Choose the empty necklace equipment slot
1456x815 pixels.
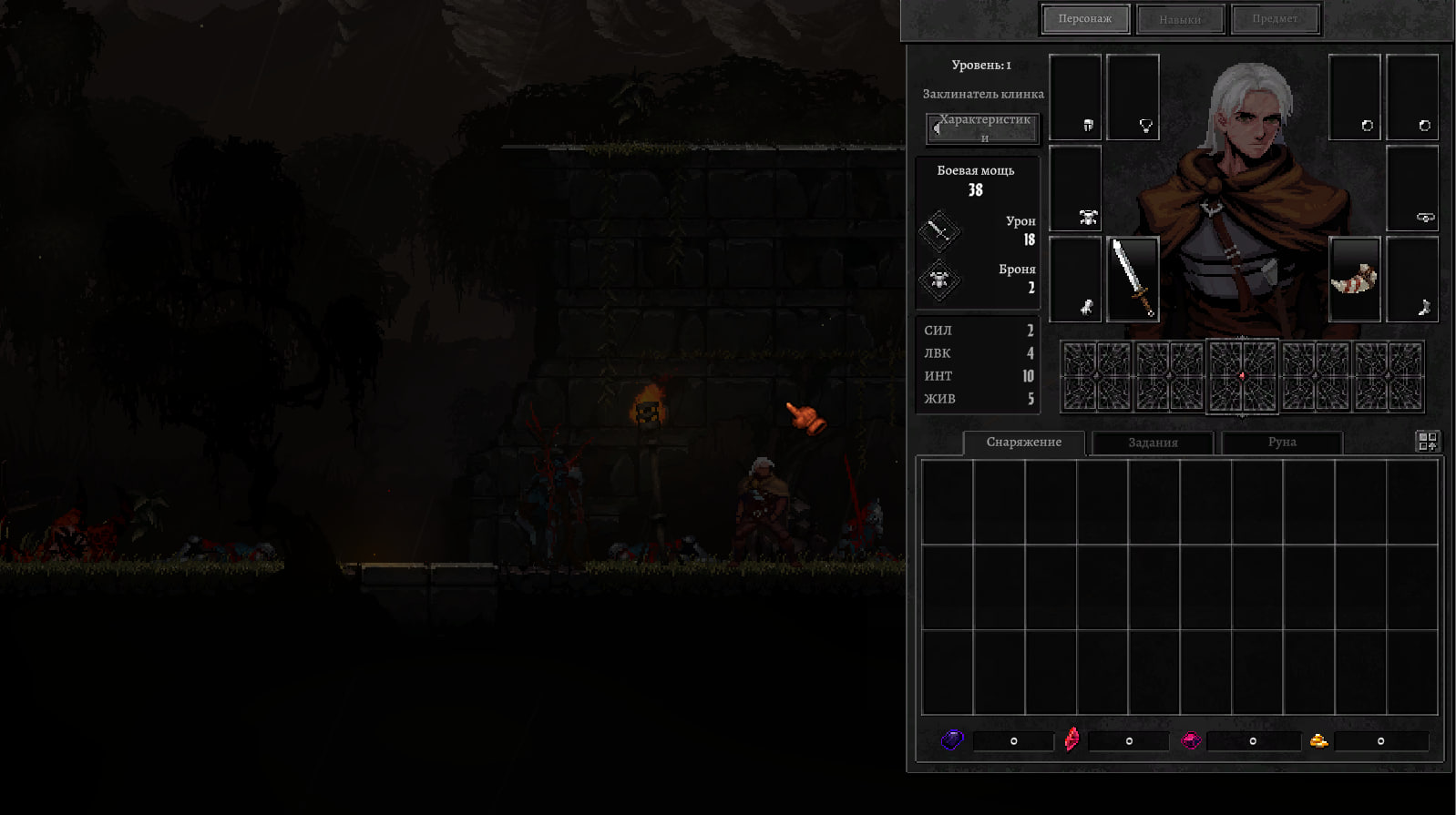point(1133,97)
